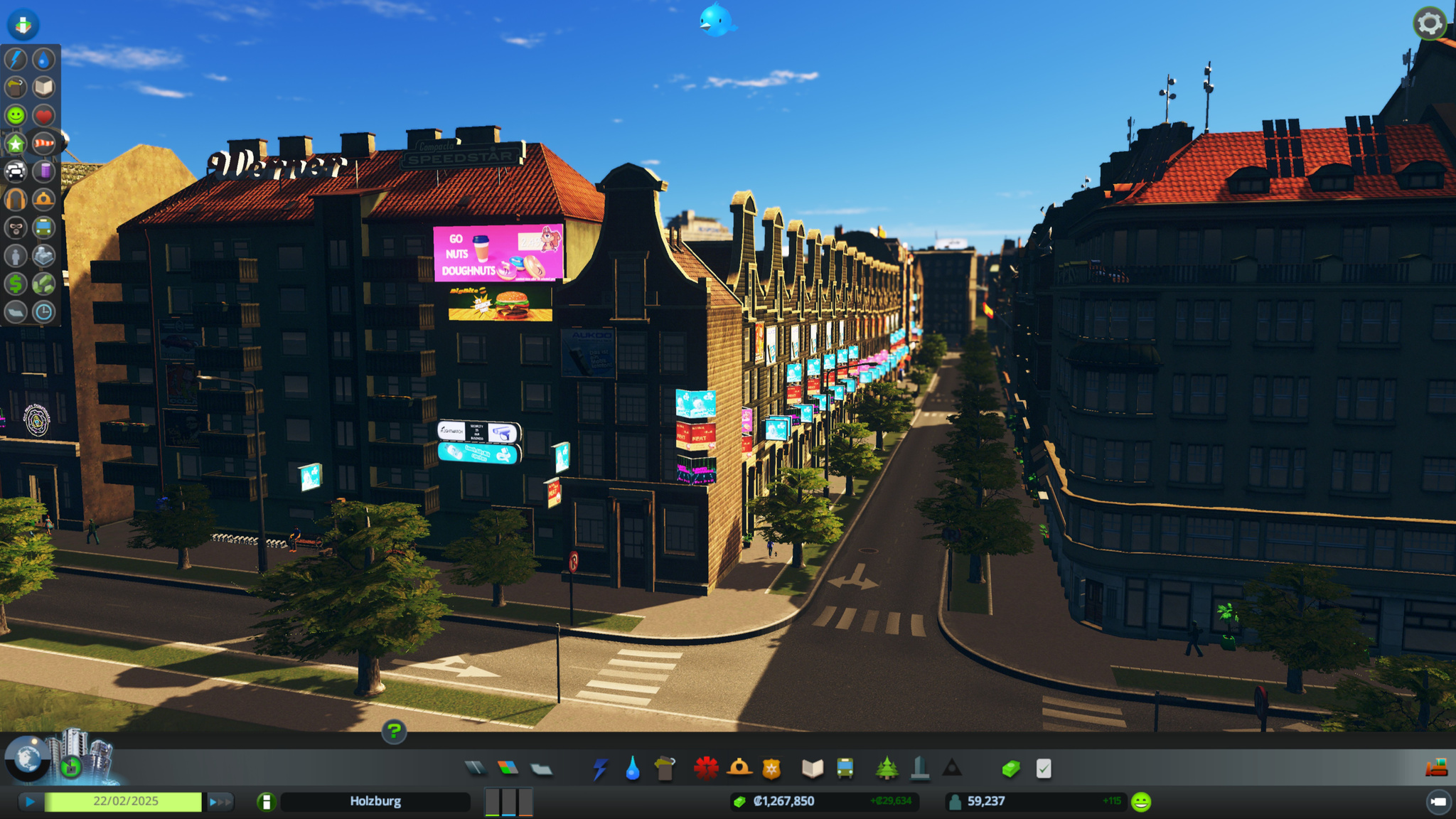Open the Zoning tool
This screenshot has width=1456, height=819.
[x=508, y=768]
